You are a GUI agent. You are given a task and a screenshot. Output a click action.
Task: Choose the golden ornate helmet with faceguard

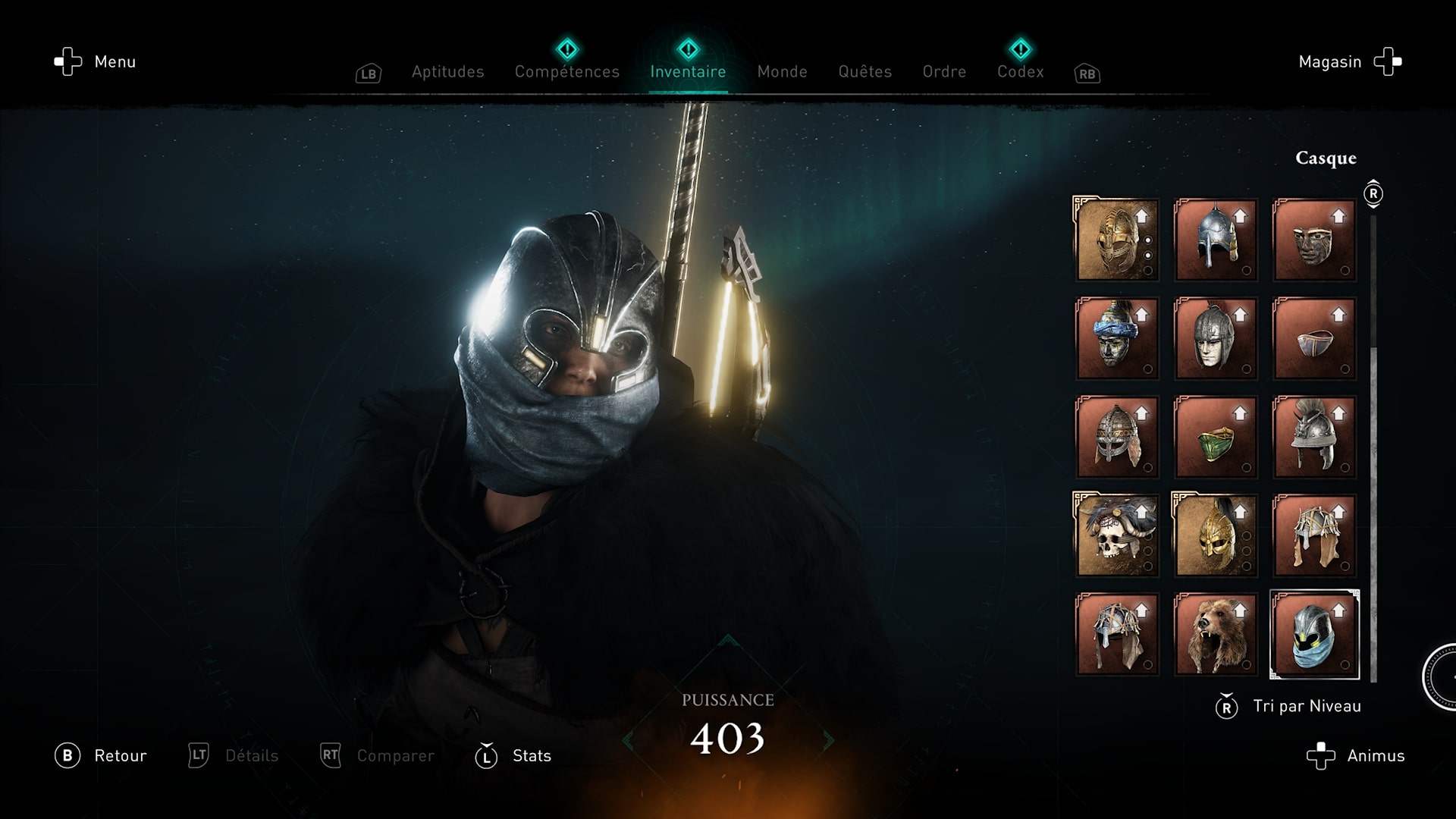point(1117,240)
